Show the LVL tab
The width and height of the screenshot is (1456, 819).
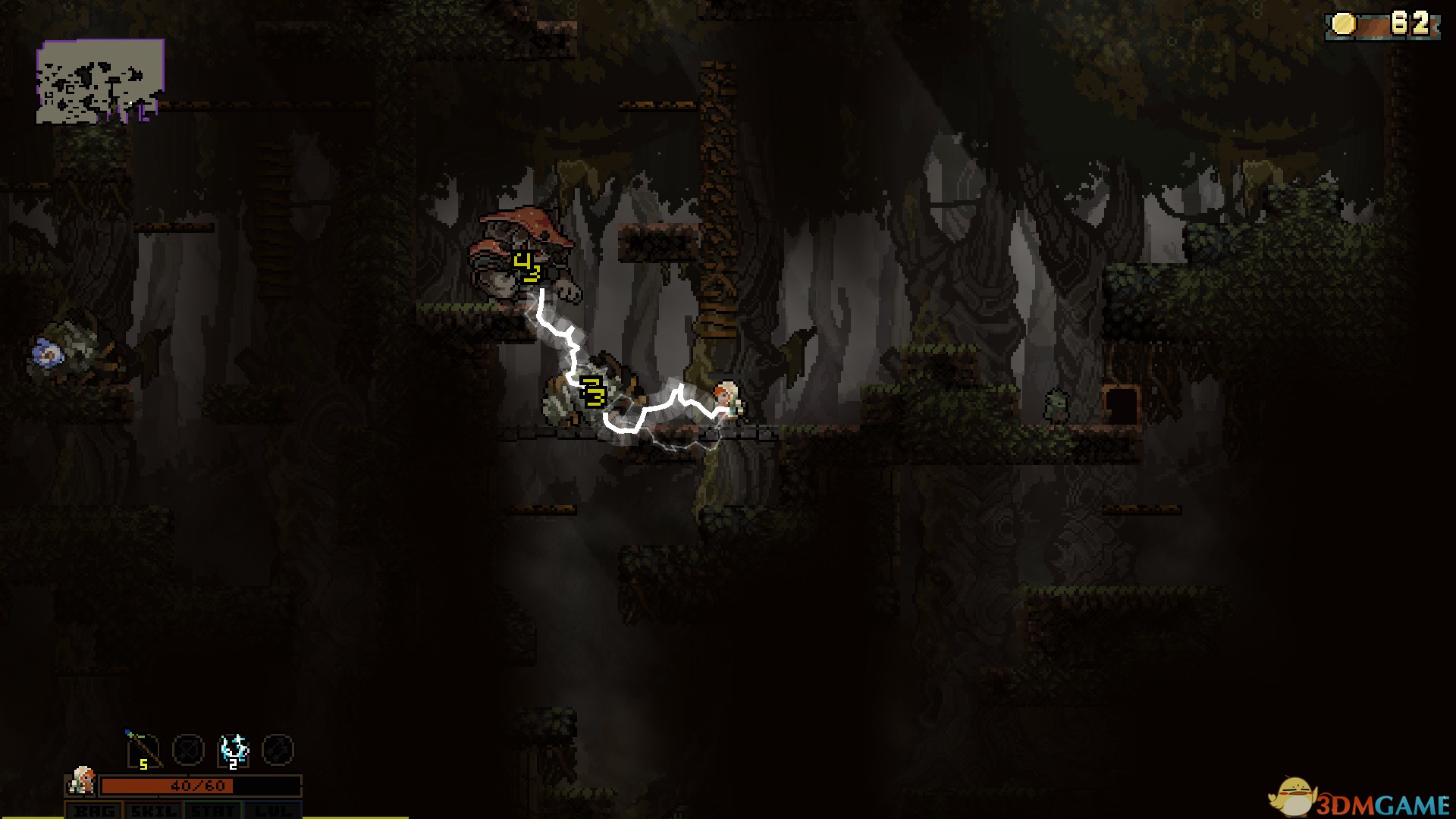pyautogui.click(x=272, y=811)
